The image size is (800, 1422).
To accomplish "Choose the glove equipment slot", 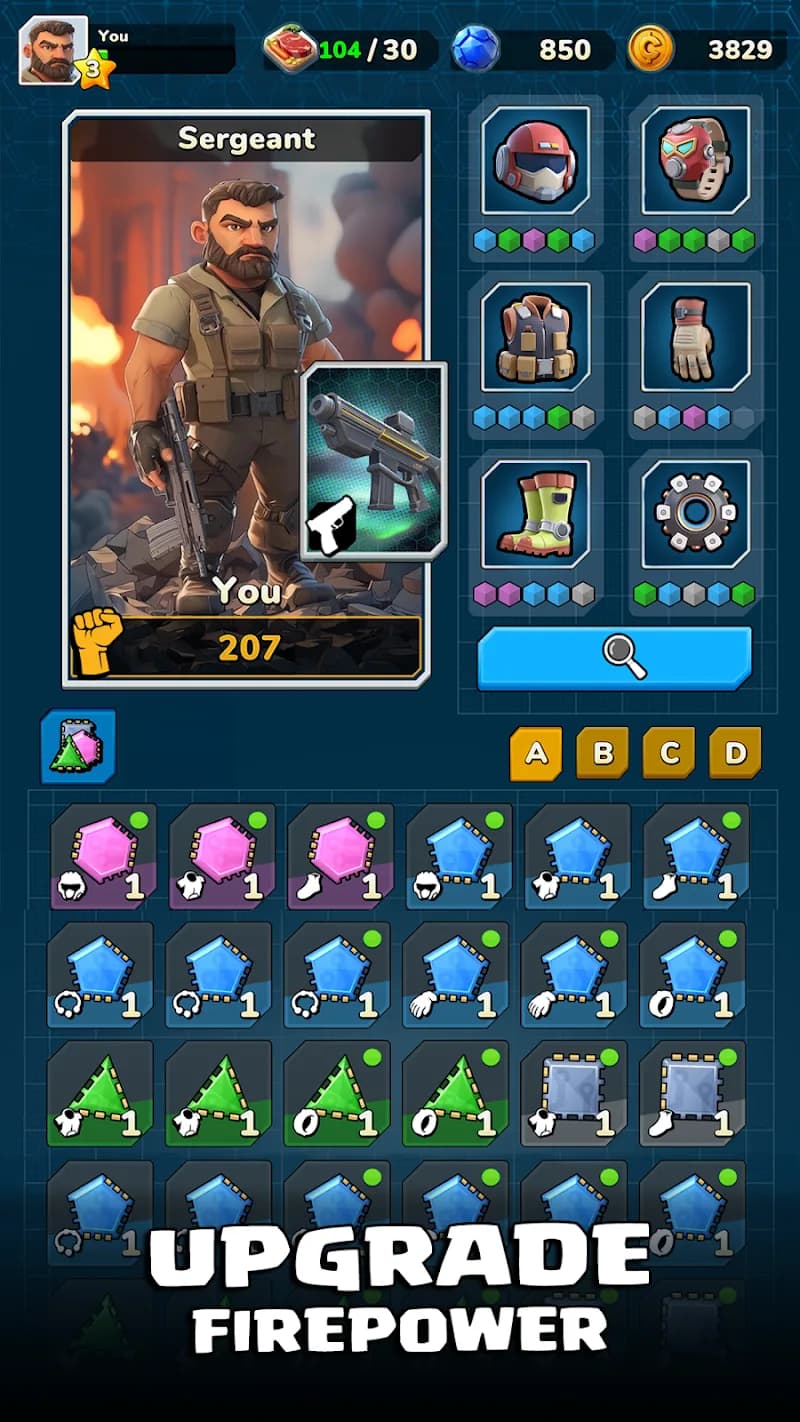I will (x=695, y=336).
